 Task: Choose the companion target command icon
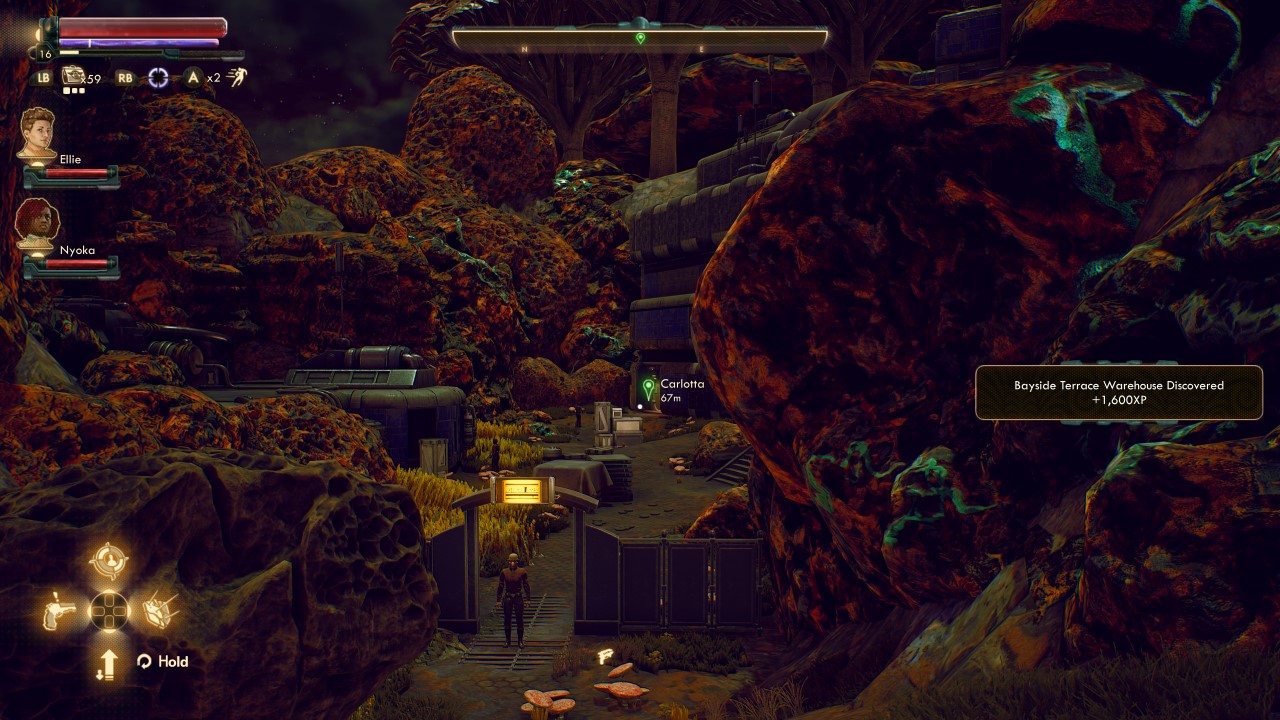(108, 562)
